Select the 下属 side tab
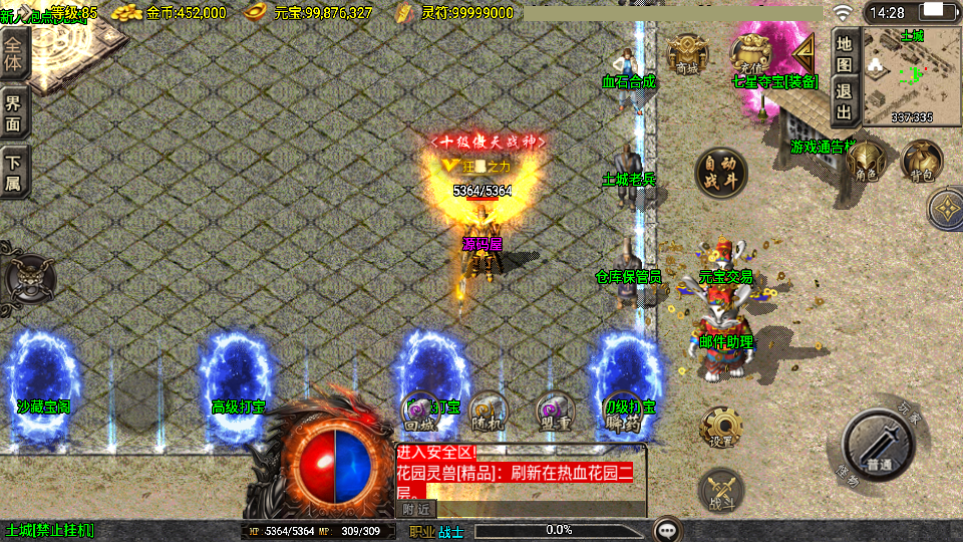The image size is (963, 542). pos(14,170)
